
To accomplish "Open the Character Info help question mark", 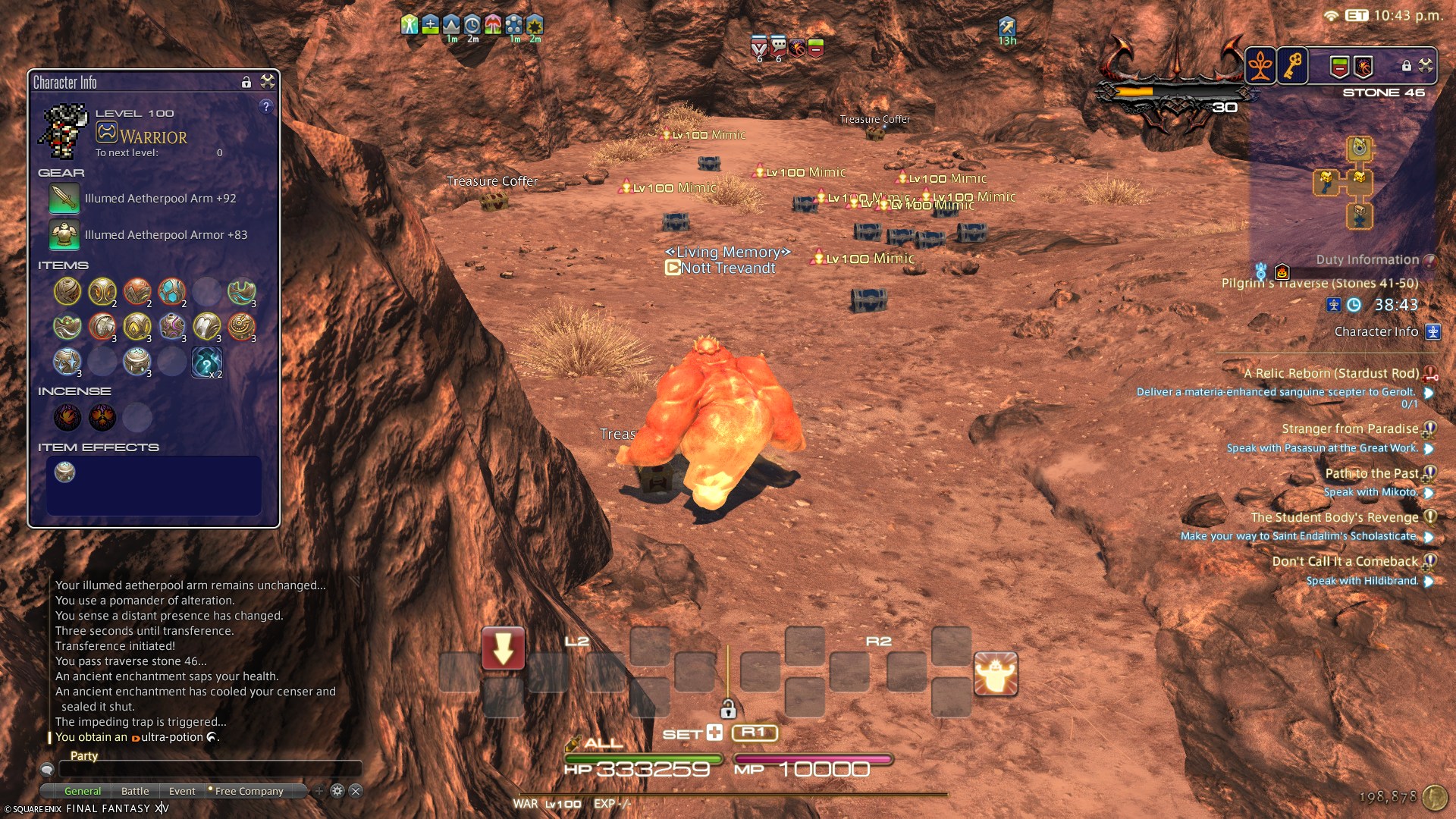I will (x=265, y=107).
